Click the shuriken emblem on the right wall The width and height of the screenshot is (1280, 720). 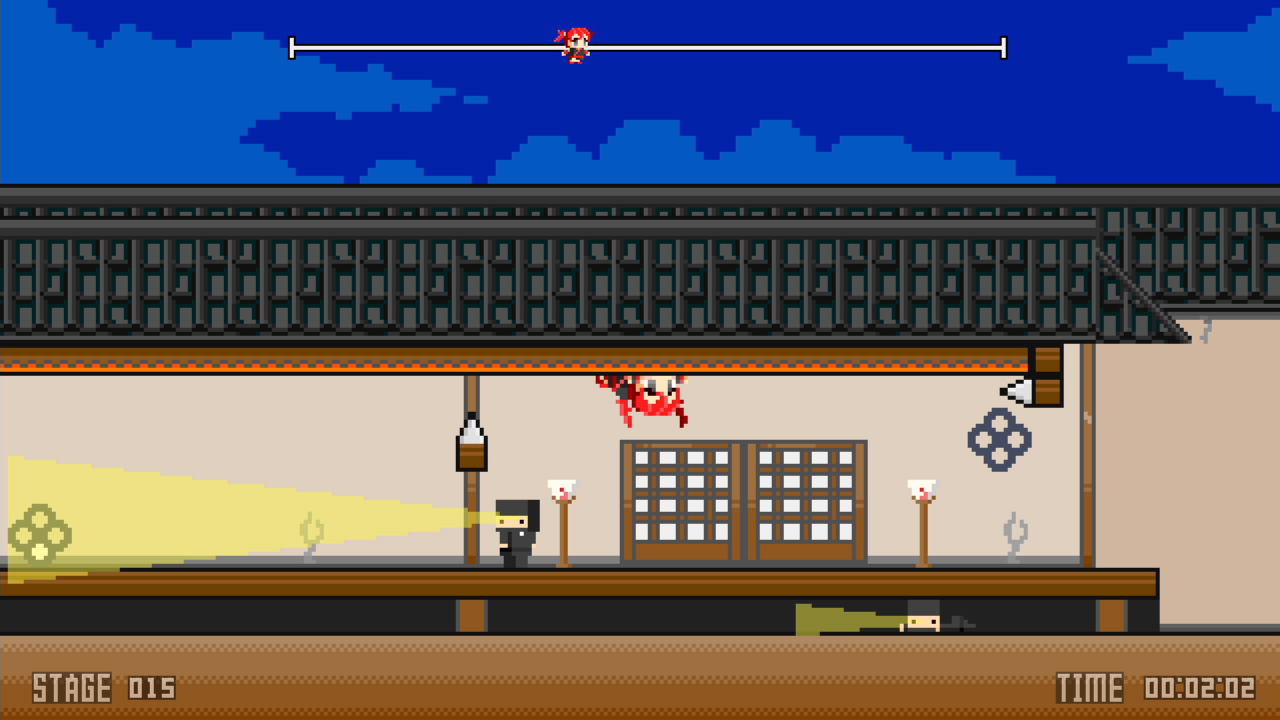tap(999, 440)
